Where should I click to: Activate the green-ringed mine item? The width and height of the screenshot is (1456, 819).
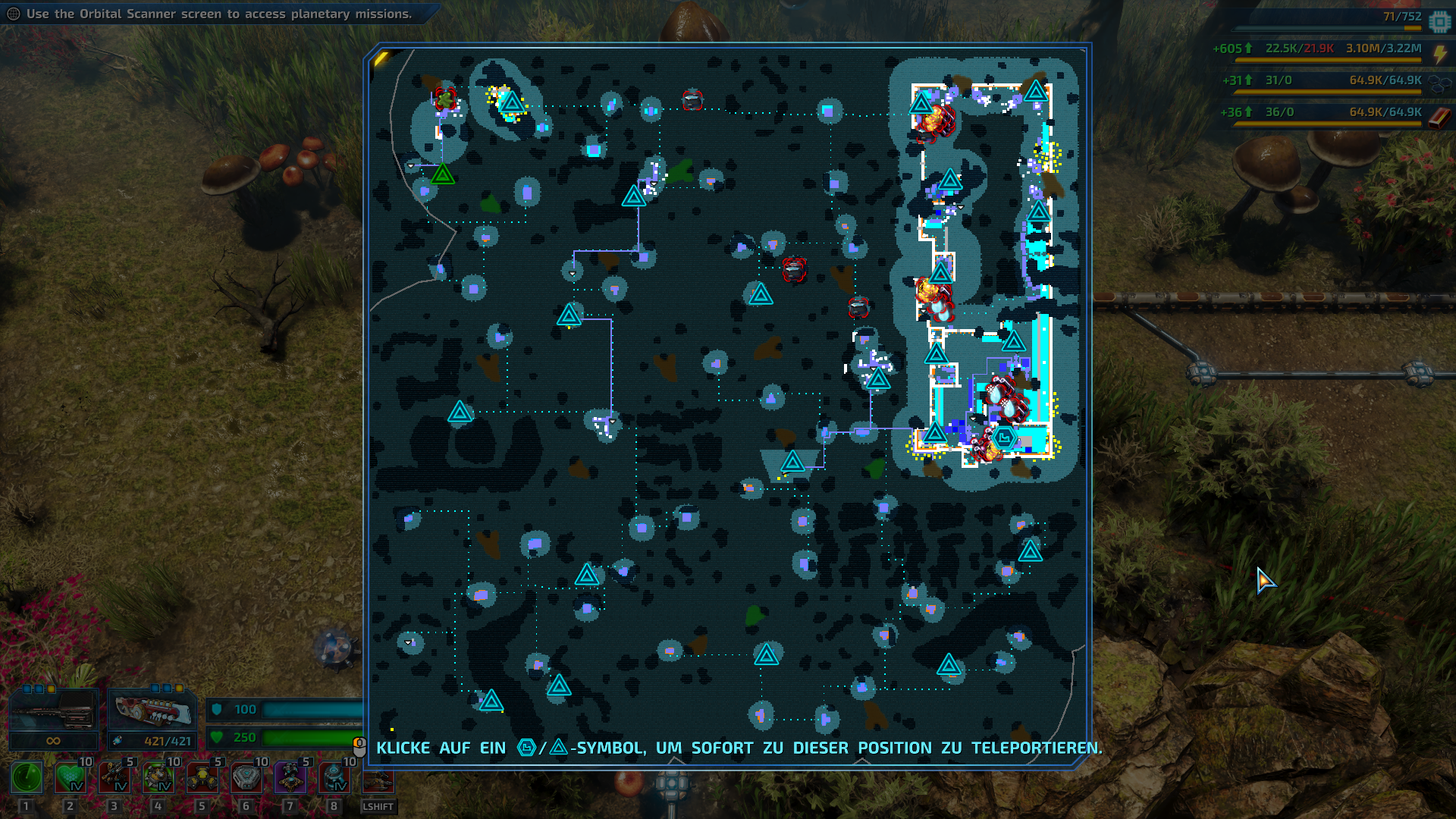click(158, 777)
